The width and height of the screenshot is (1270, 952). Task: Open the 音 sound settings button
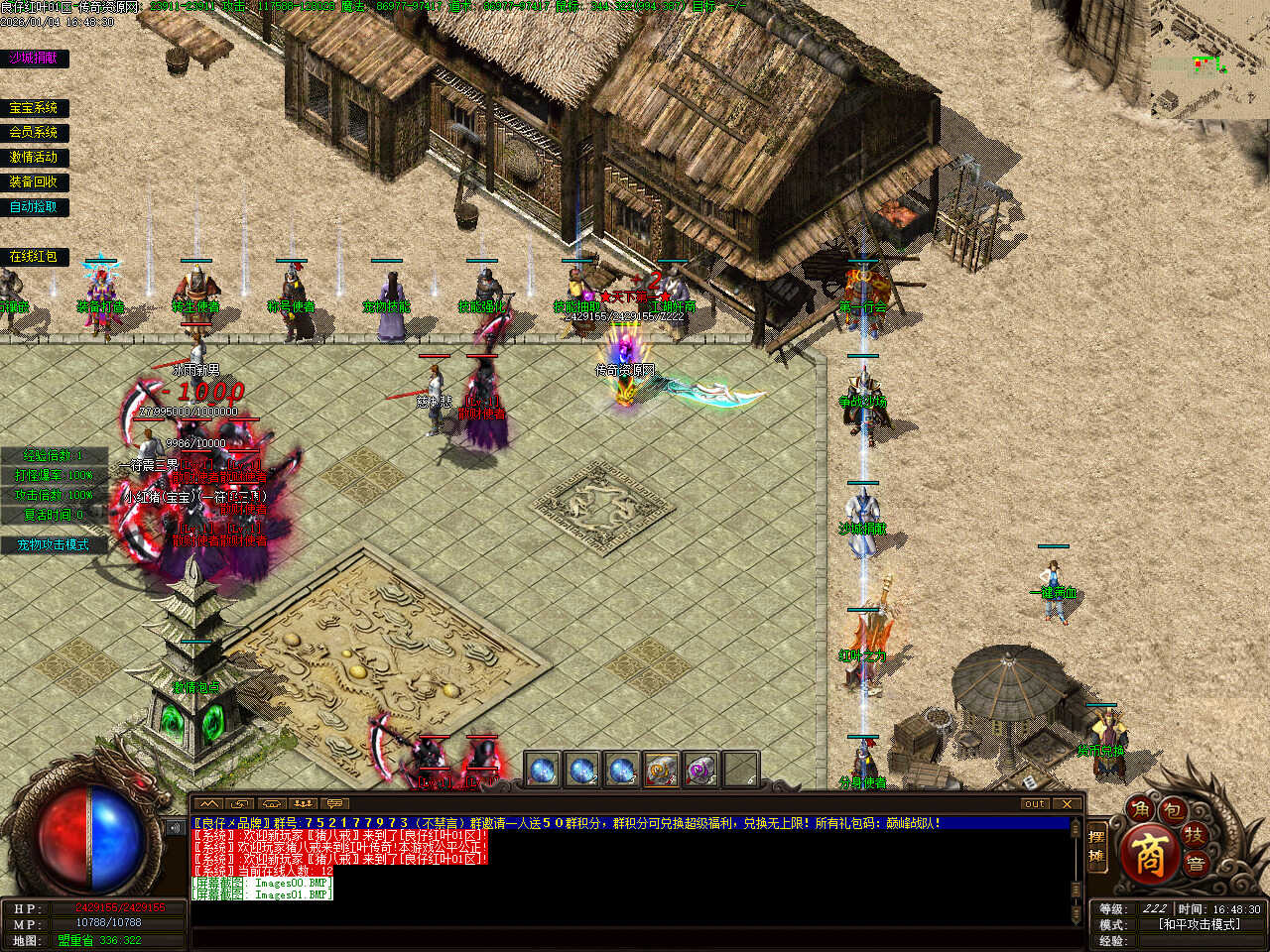pyautogui.click(x=1198, y=863)
